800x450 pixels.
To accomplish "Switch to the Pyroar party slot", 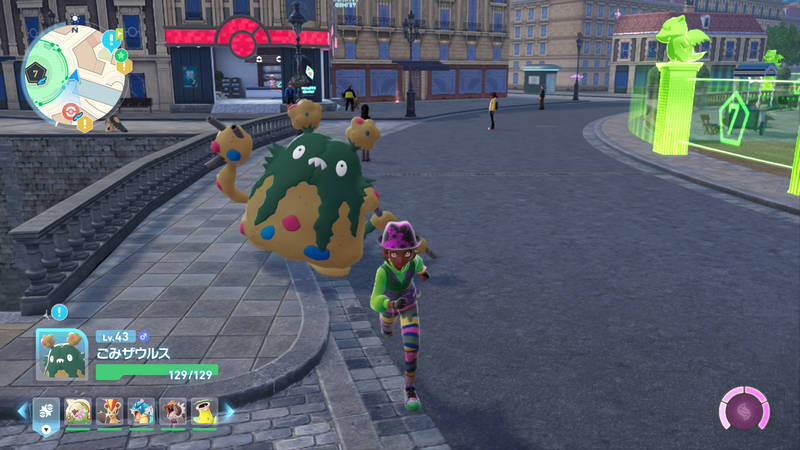I will [110, 411].
